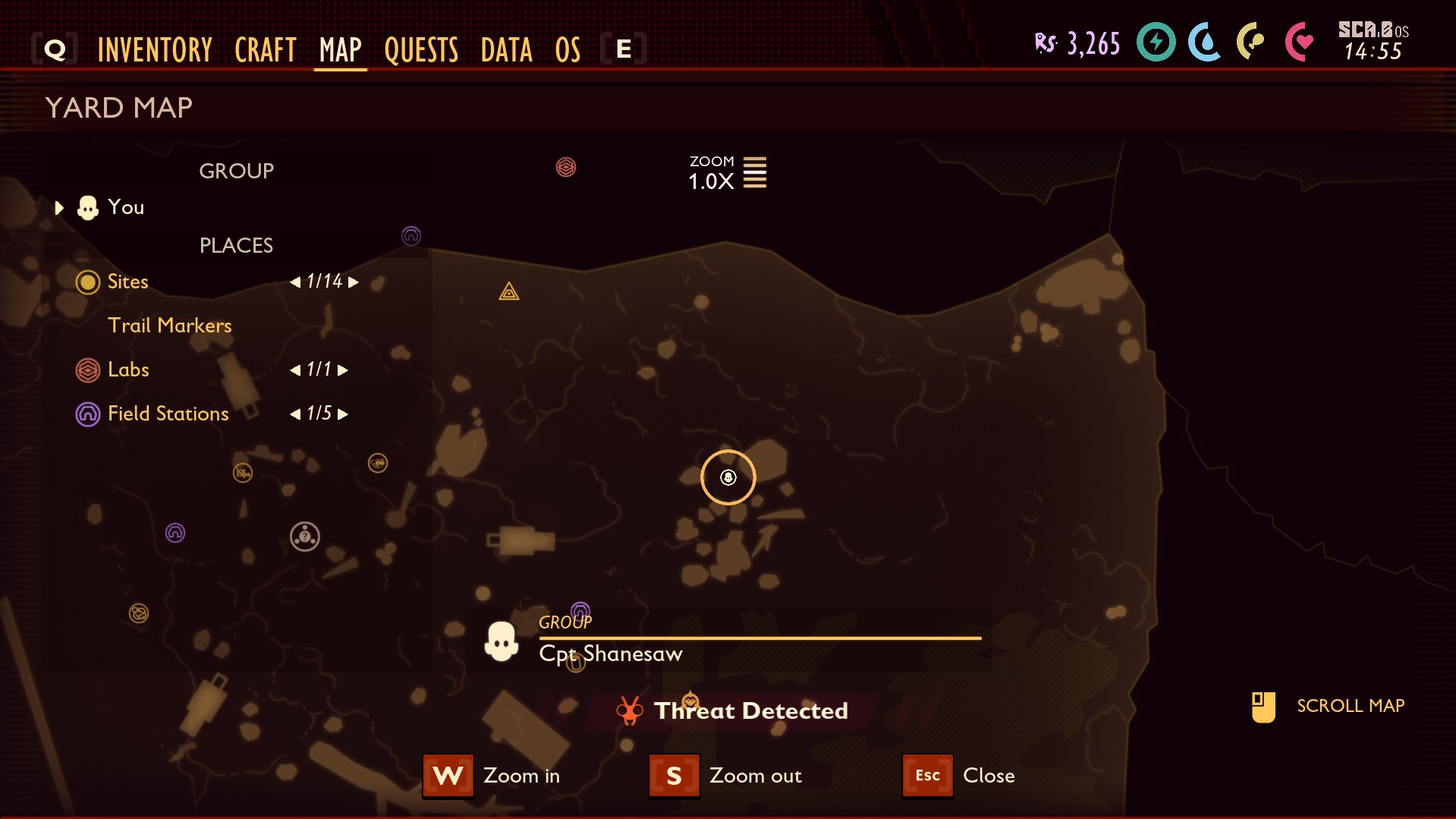Select the Quests tab
The image size is (1456, 819).
click(421, 50)
